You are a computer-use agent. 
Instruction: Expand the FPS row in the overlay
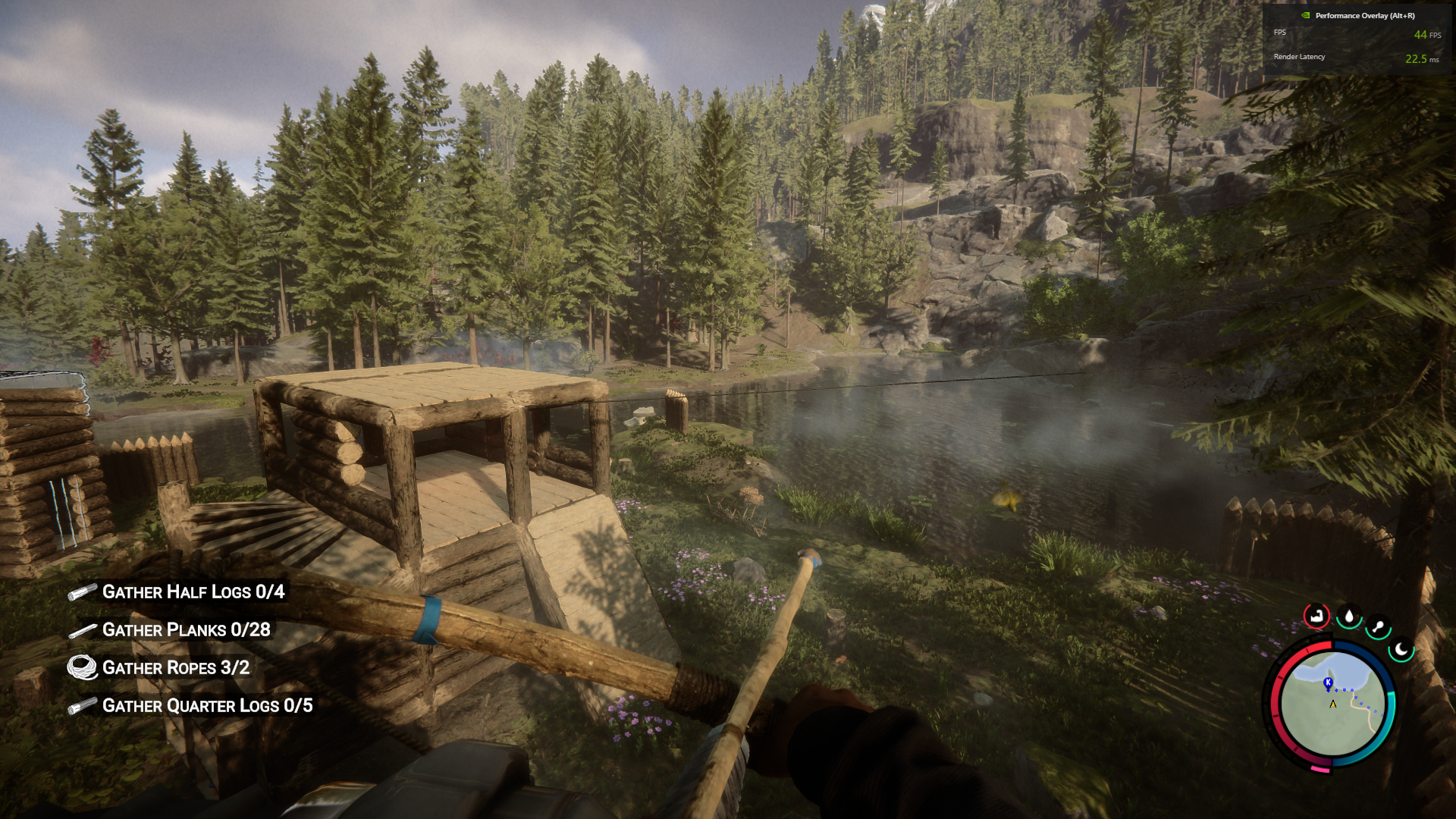tap(1279, 33)
